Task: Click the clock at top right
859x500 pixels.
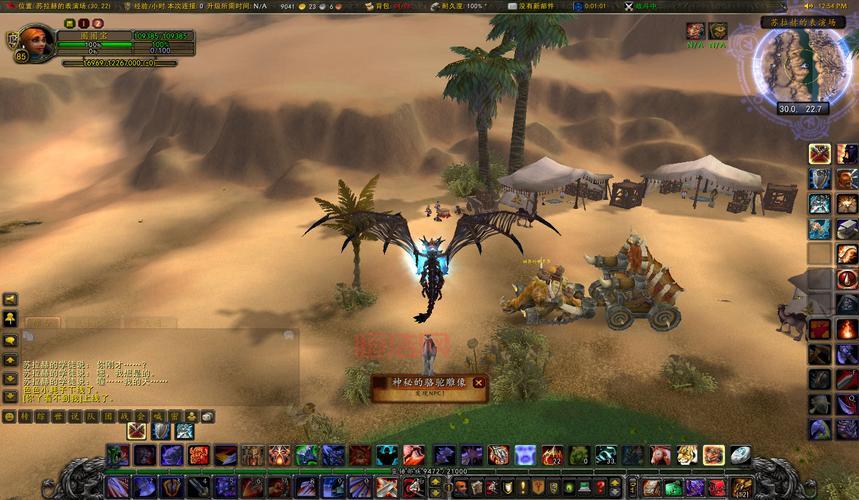Action: coord(838,6)
